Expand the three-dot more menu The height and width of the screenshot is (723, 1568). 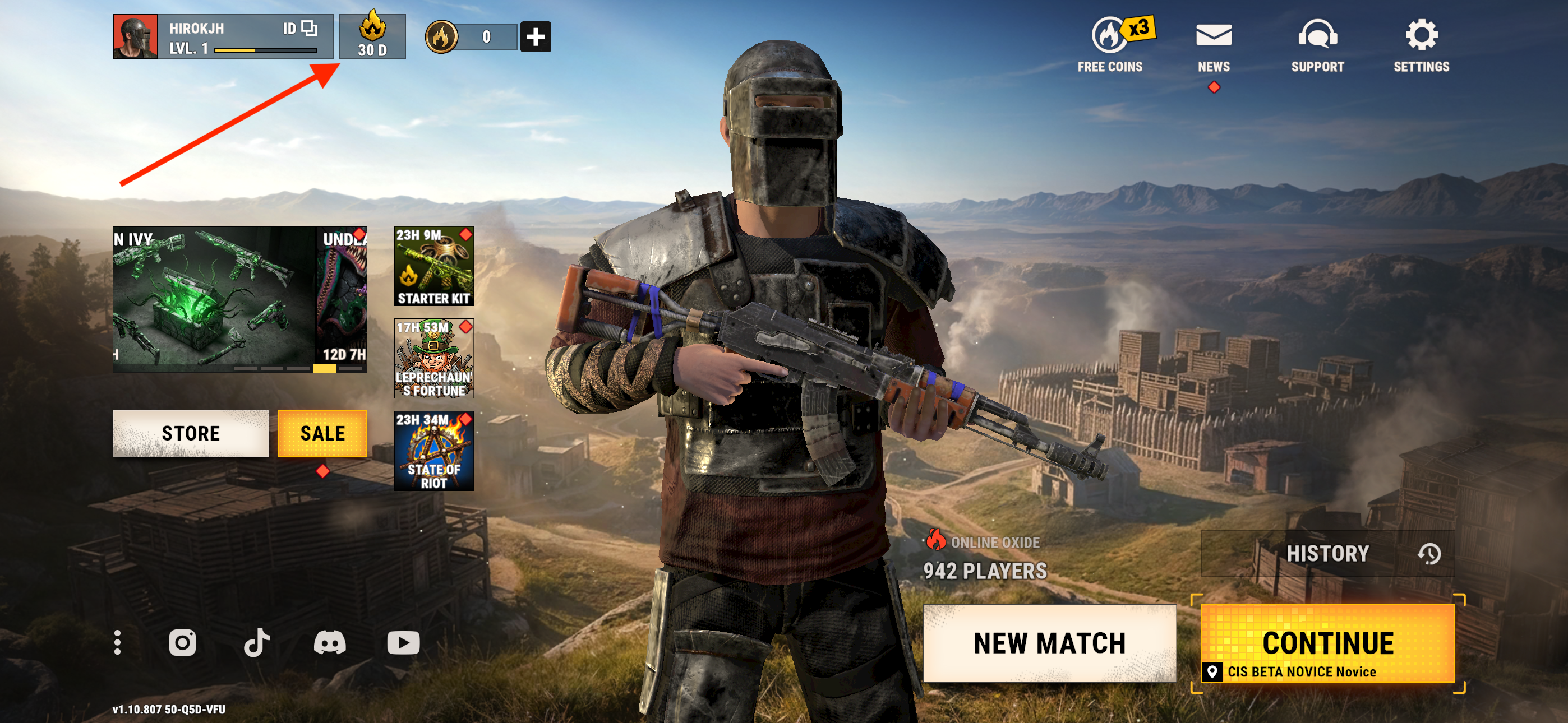(x=117, y=643)
